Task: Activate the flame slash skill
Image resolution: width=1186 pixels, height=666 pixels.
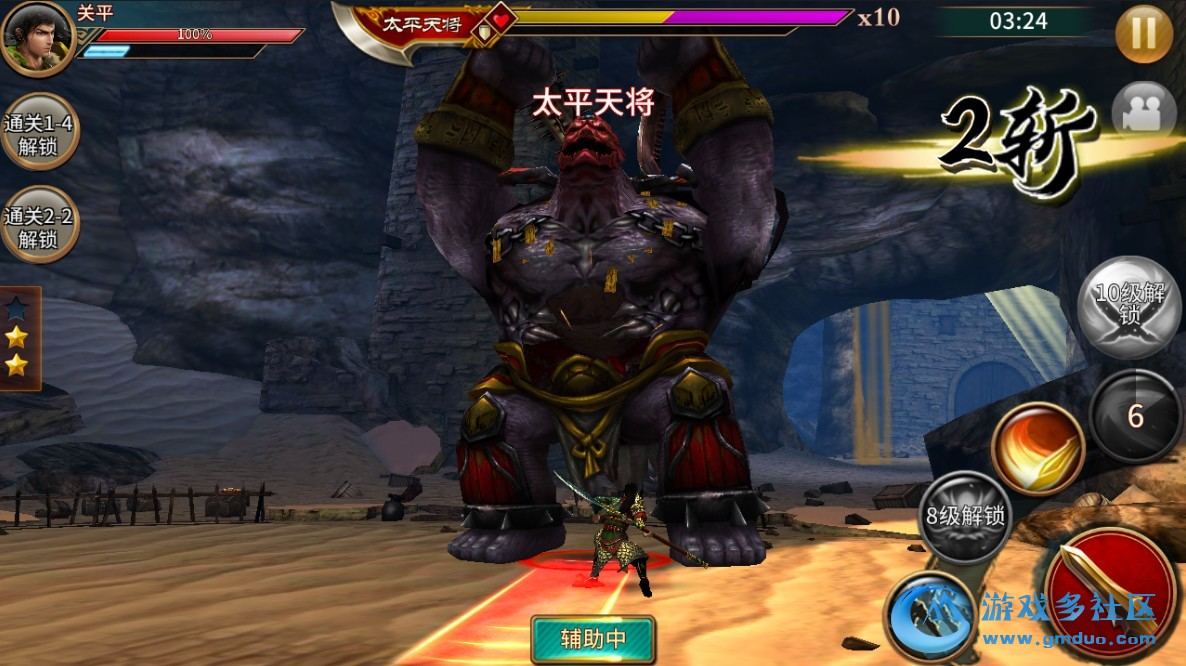Action: pos(1038,448)
